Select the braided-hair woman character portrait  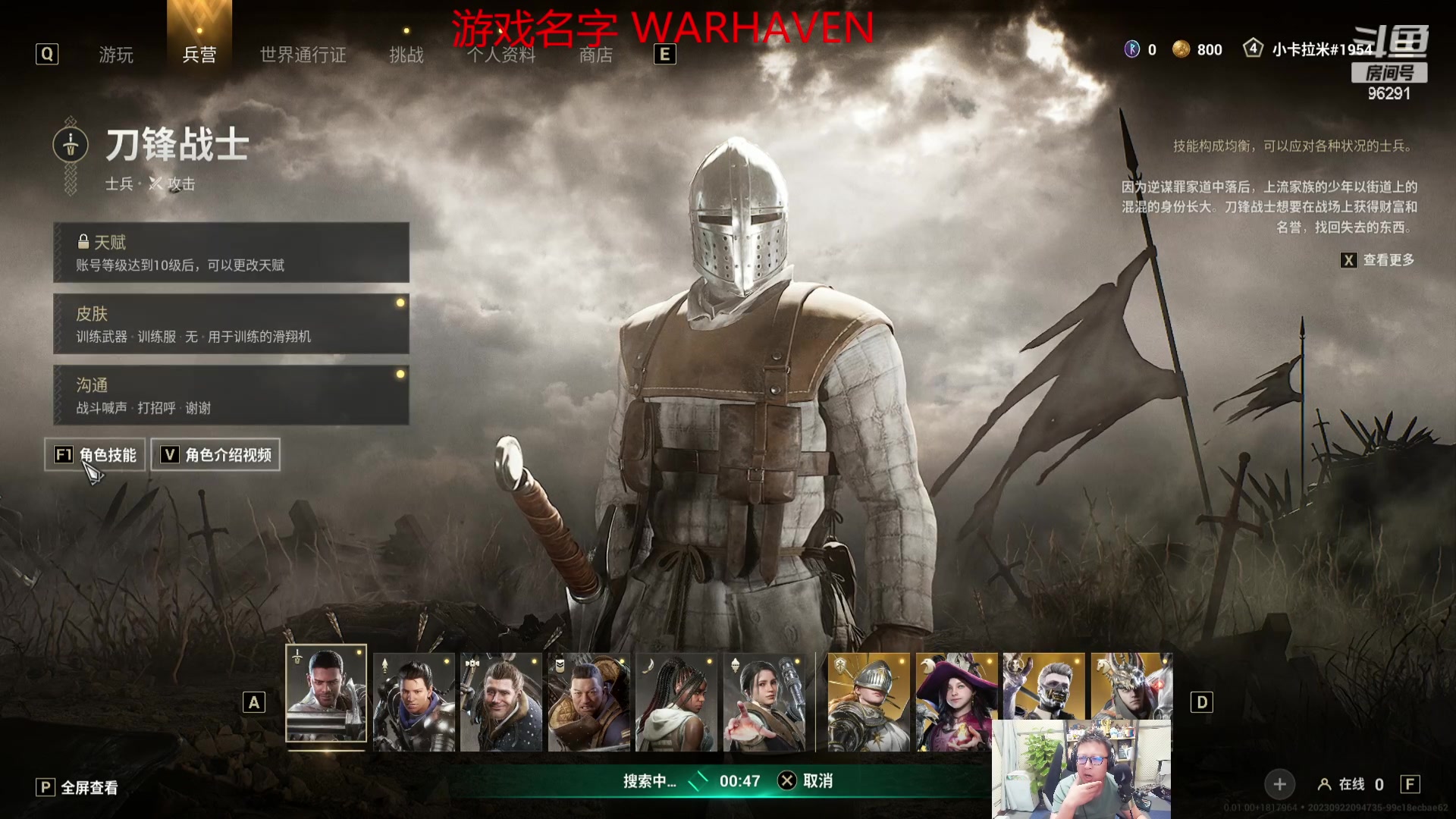(x=676, y=702)
